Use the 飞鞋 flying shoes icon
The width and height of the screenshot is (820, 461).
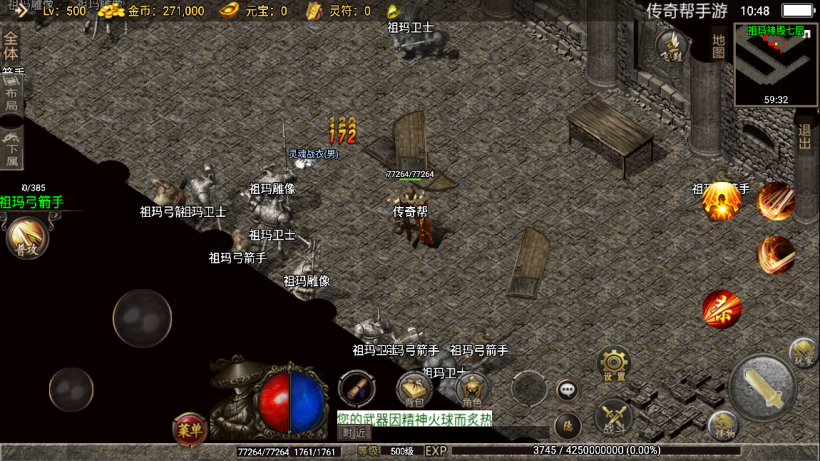[x=672, y=45]
